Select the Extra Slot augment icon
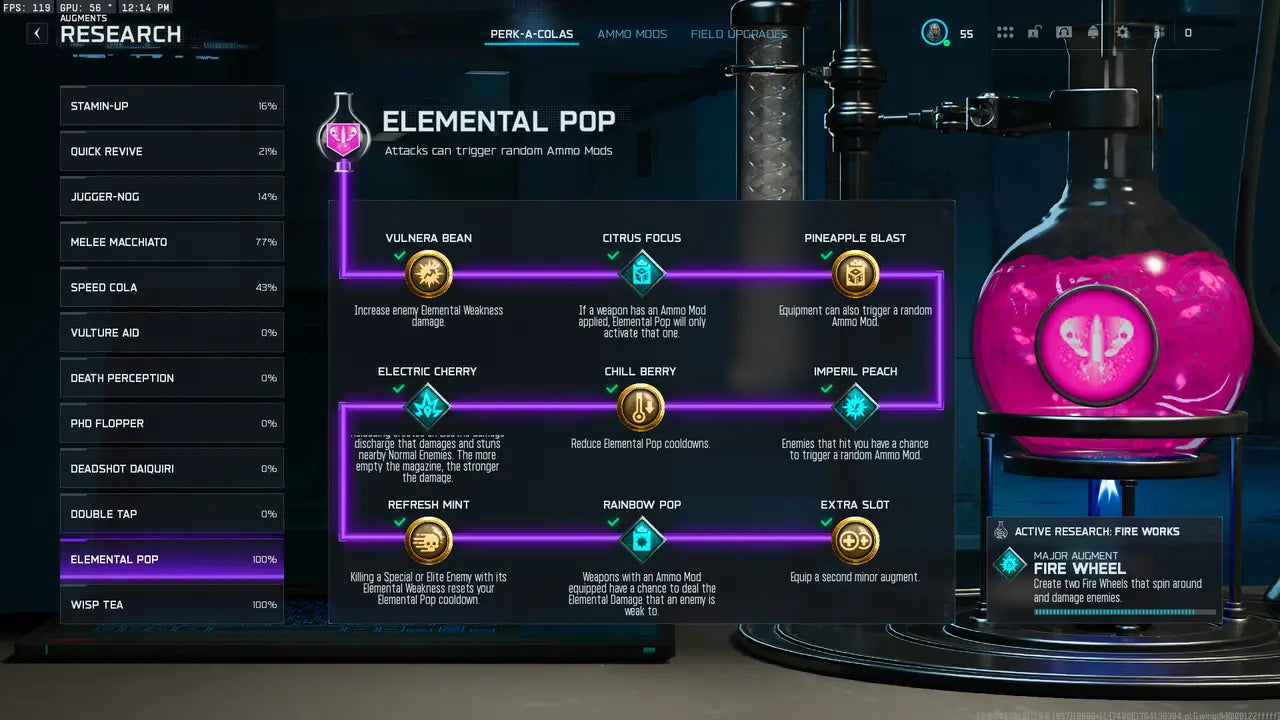 point(855,541)
